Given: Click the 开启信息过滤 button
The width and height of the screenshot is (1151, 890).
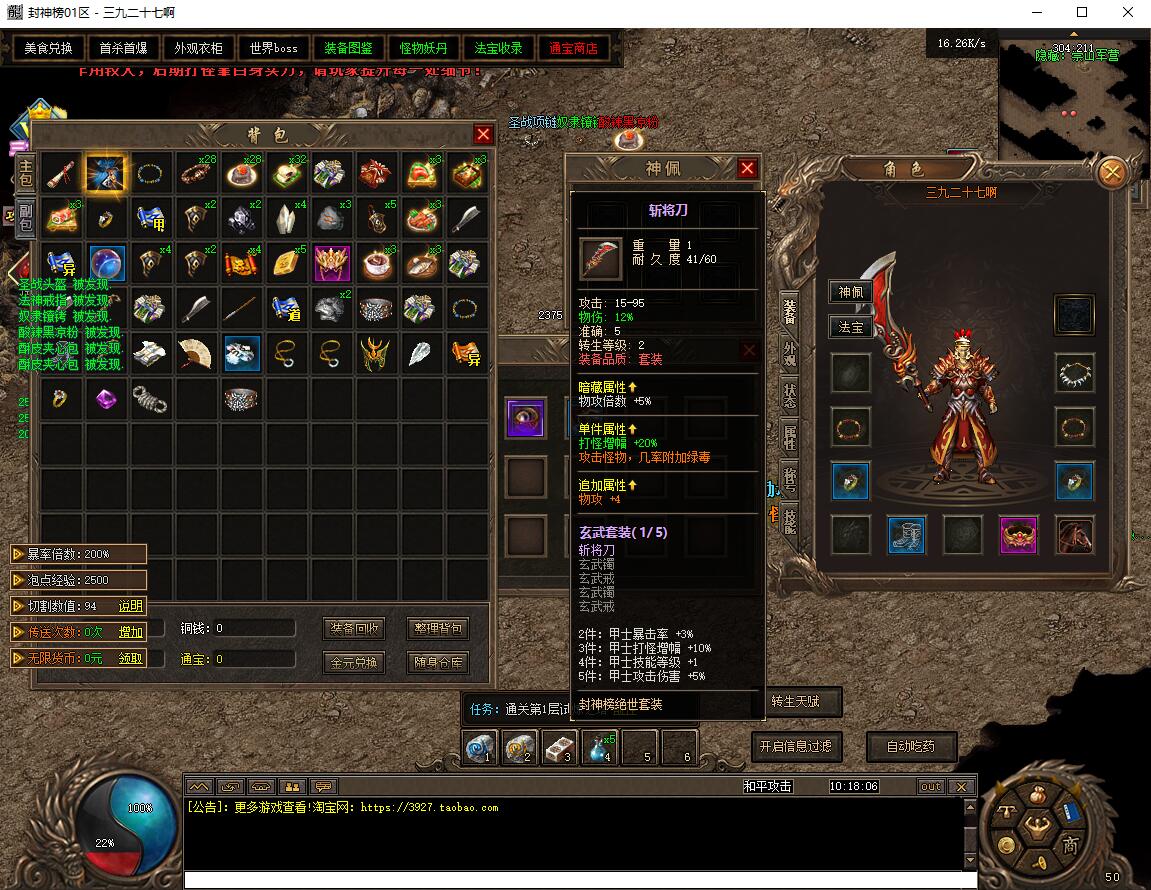Looking at the screenshot, I should (794, 746).
